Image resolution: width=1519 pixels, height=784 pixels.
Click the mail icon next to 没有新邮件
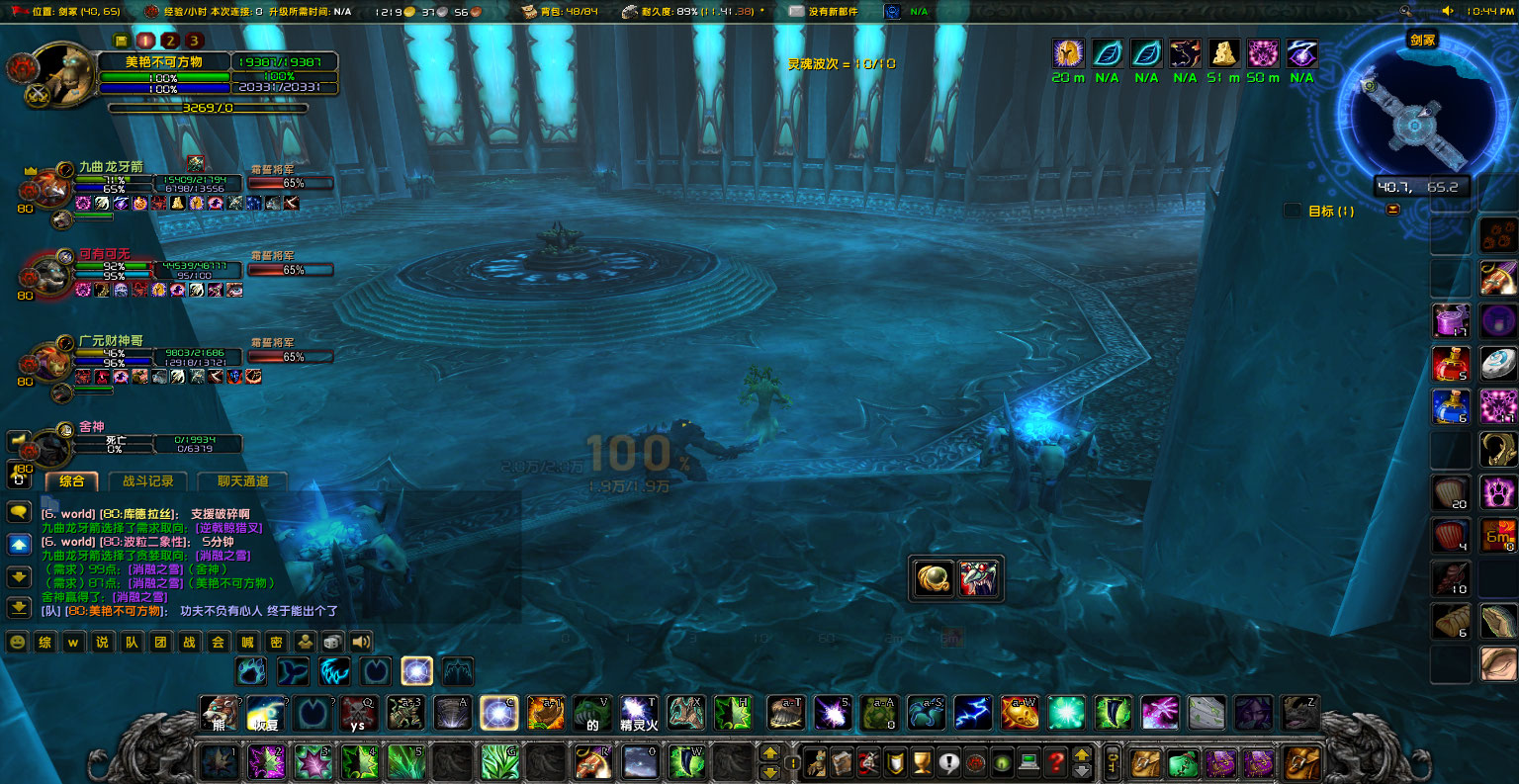[x=797, y=12]
